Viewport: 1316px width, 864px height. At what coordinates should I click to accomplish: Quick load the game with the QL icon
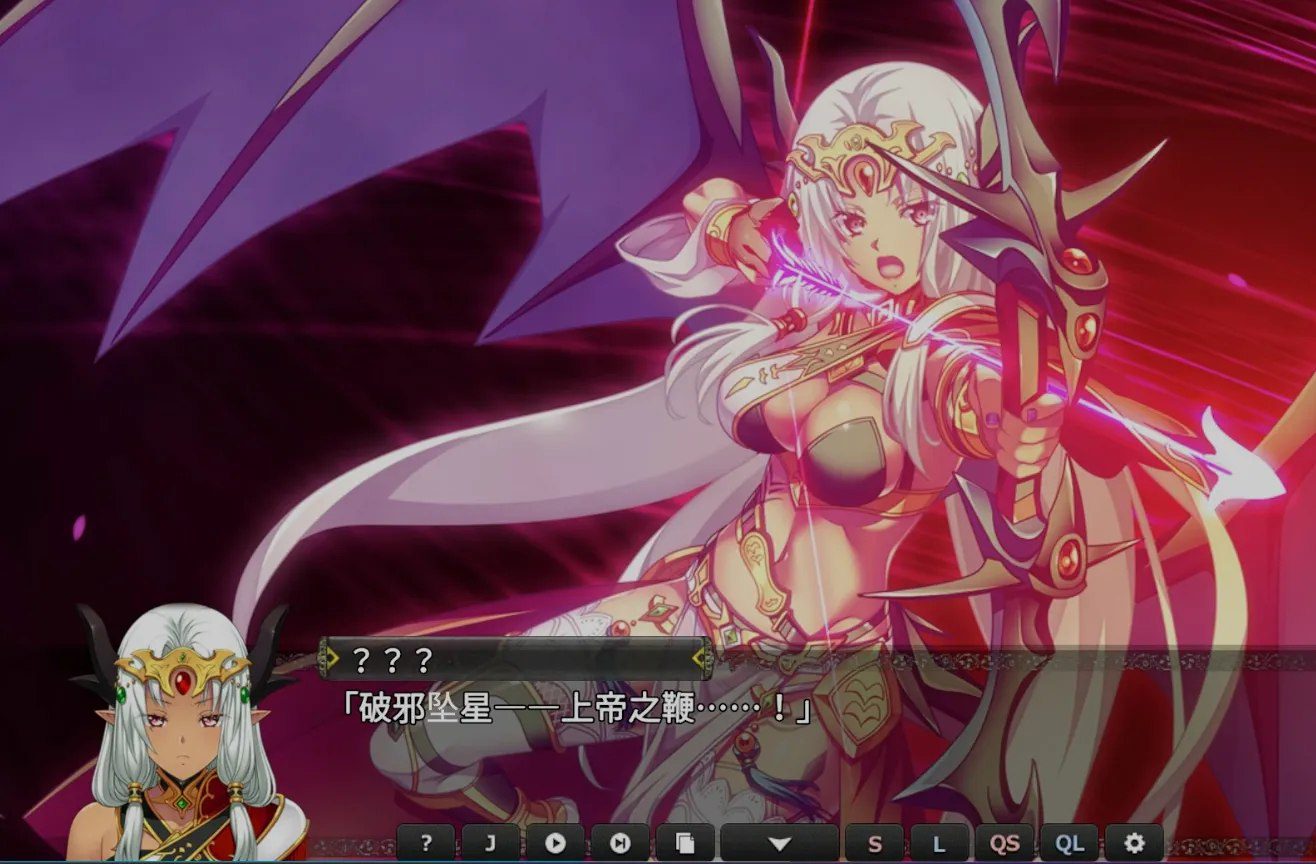[x=1072, y=845]
